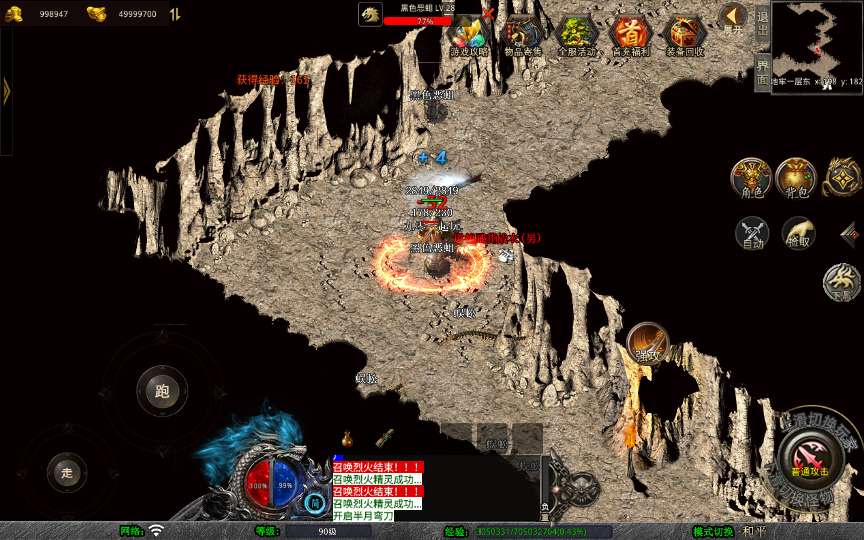Open the 背包 backpack
Screen dimensions: 864x540
(794, 176)
